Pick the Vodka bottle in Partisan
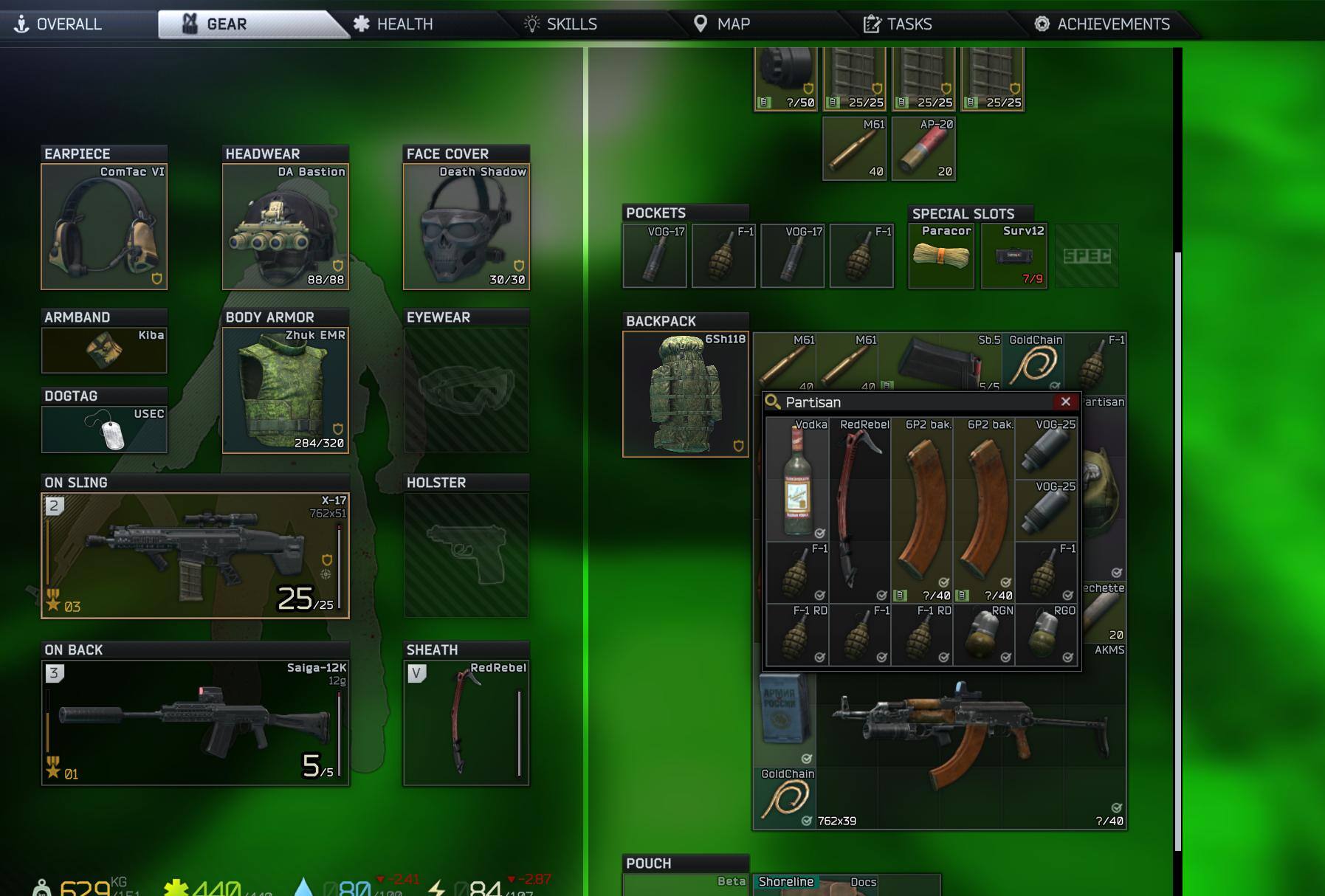 coord(797,479)
